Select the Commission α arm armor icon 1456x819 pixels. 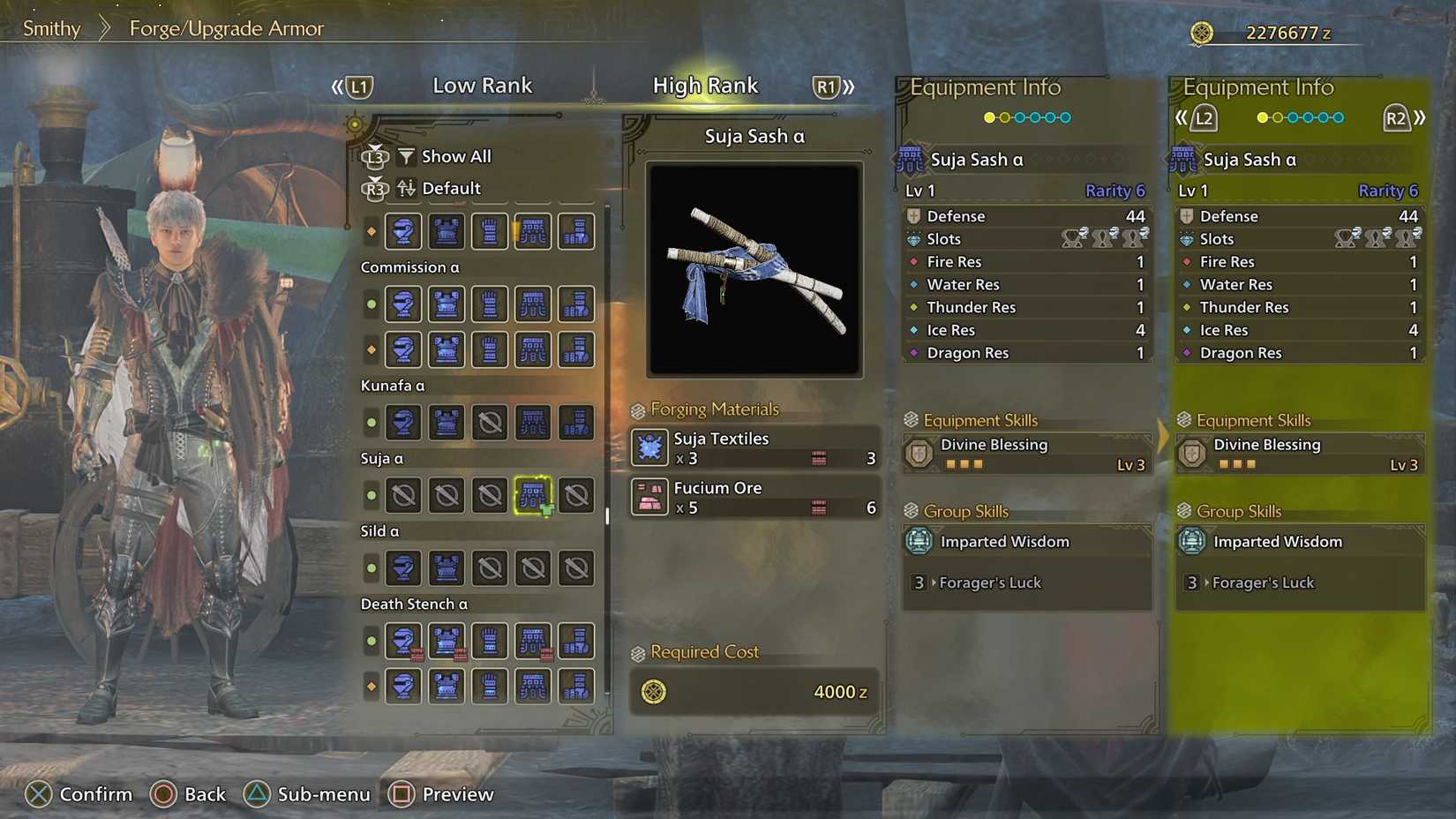click(x=490, y=304)
